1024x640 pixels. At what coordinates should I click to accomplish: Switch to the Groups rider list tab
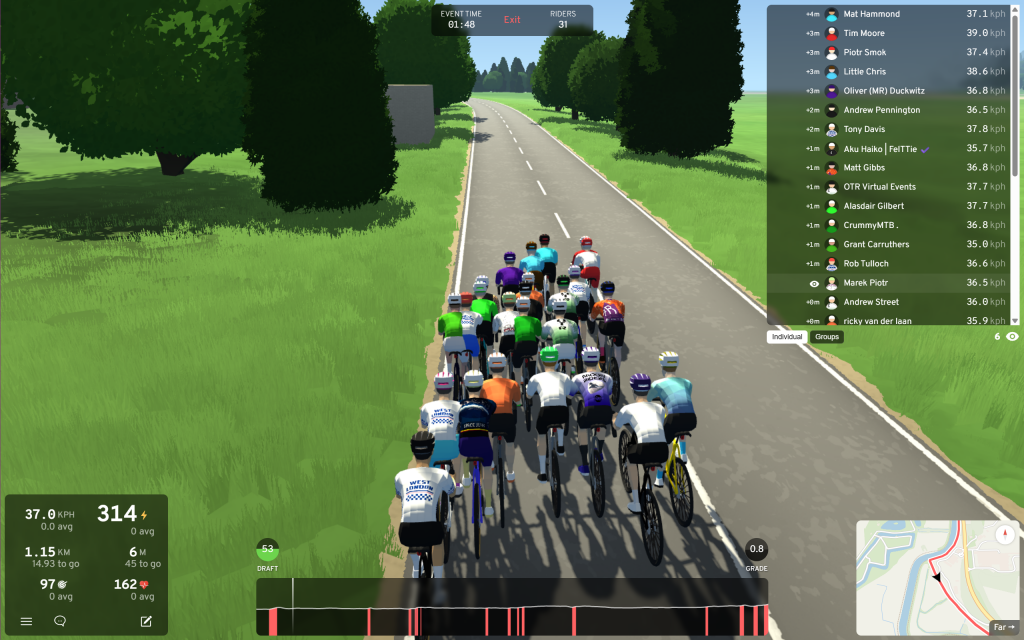827,337
